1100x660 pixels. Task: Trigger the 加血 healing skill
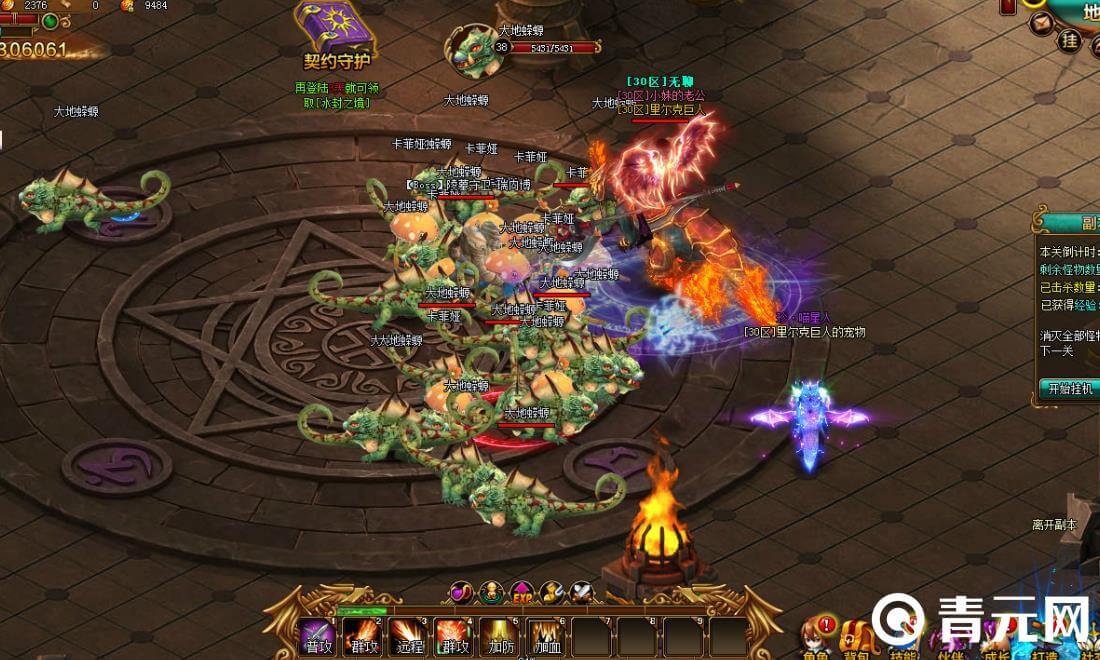pos(545,636)
